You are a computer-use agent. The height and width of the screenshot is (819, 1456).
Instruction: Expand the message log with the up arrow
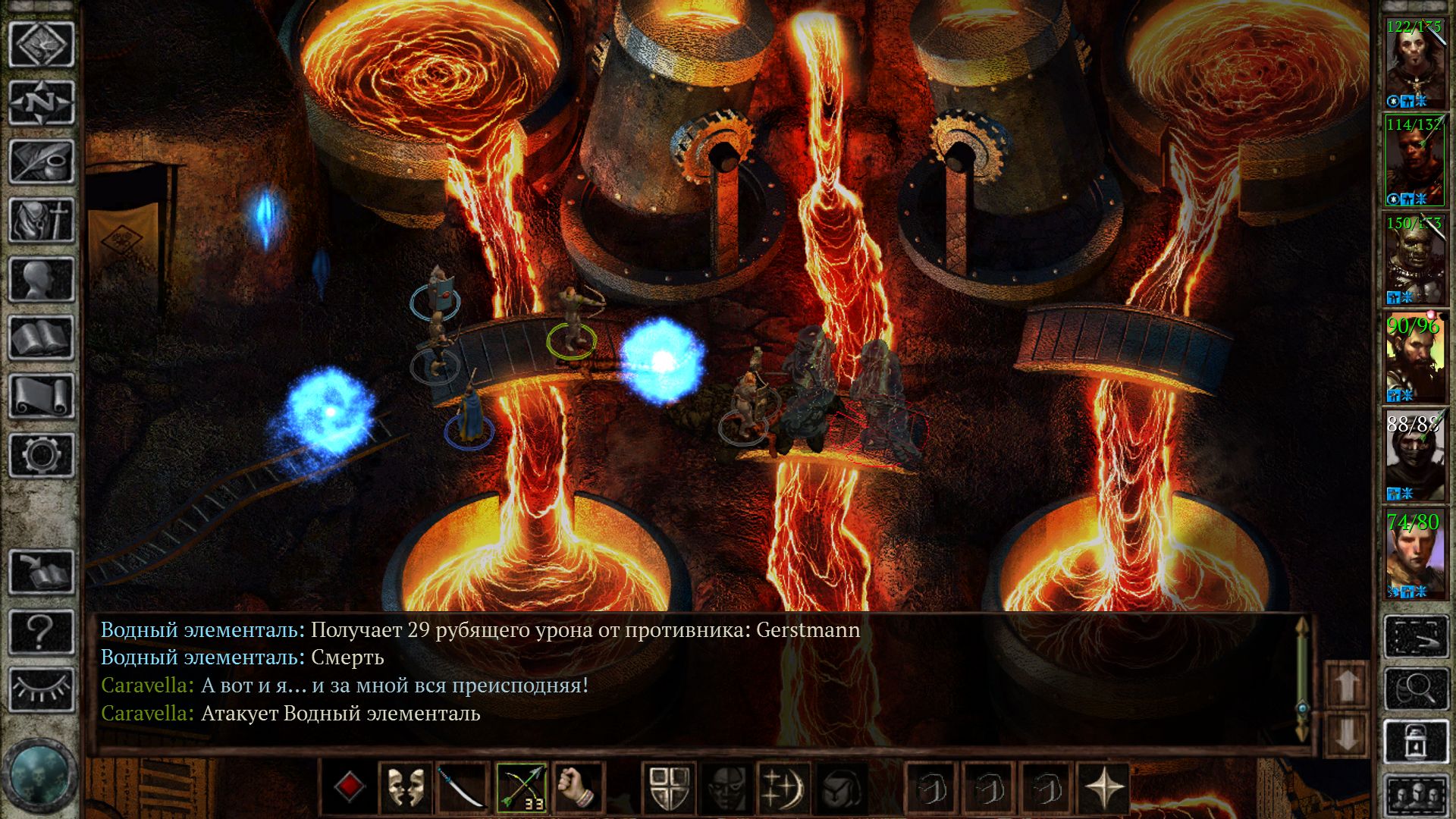coord(1345,686)
